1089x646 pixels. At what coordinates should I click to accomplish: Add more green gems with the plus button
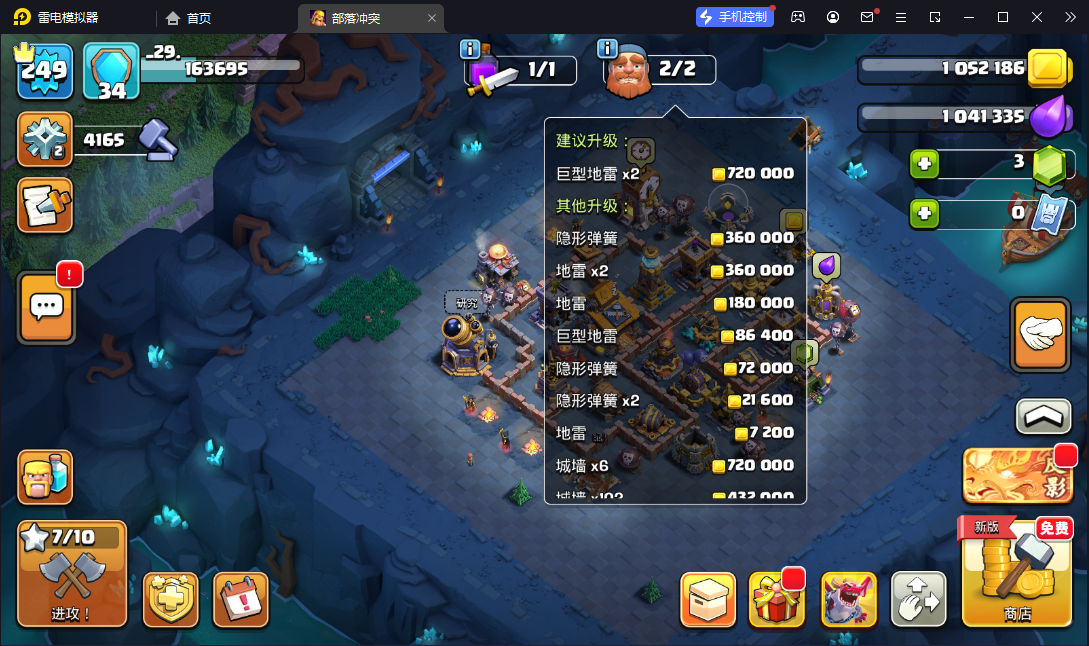[x=924, y=163]
